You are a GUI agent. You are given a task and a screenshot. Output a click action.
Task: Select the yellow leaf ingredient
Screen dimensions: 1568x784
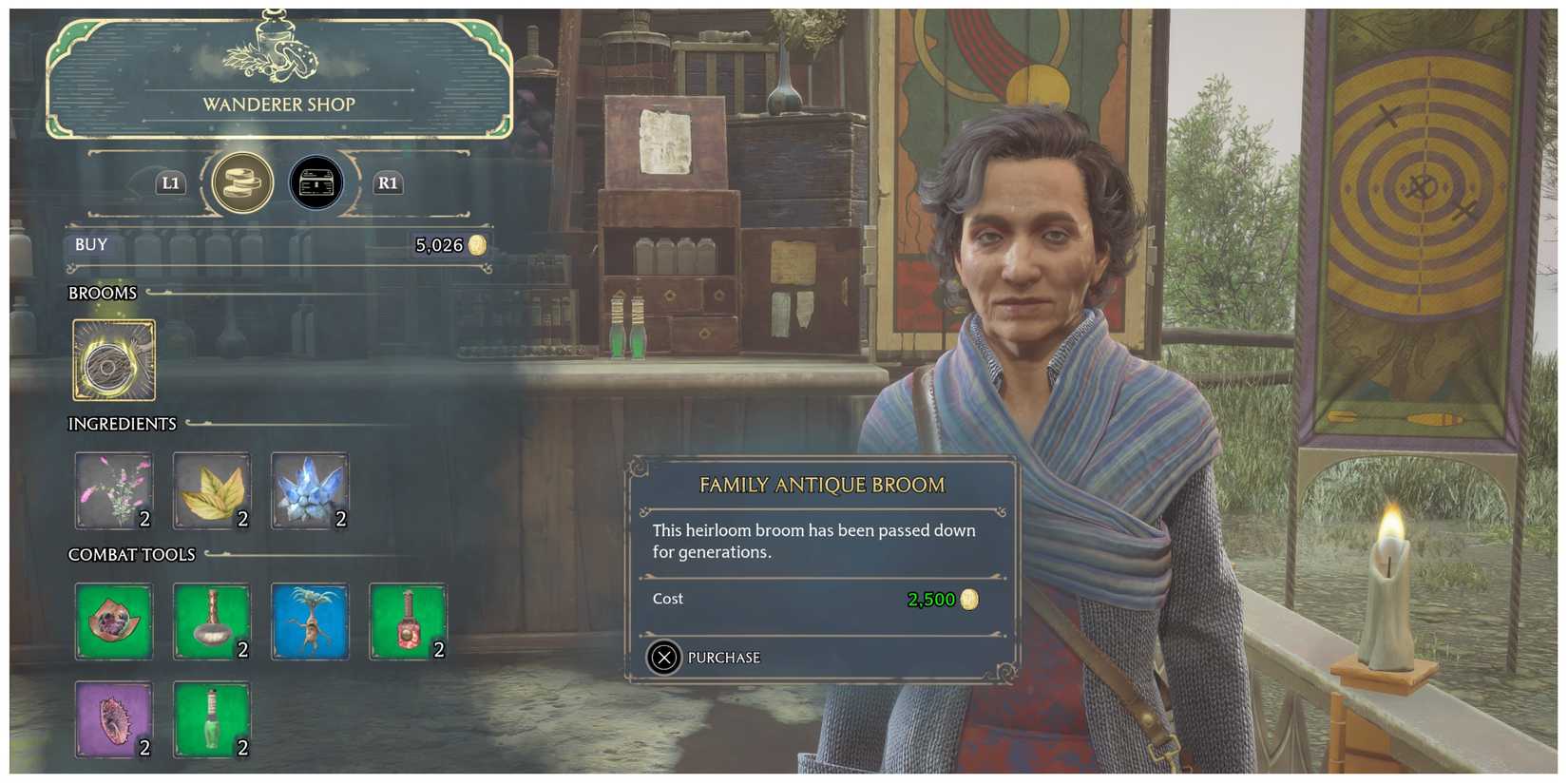pyautogui.click(x=211, y=489)
